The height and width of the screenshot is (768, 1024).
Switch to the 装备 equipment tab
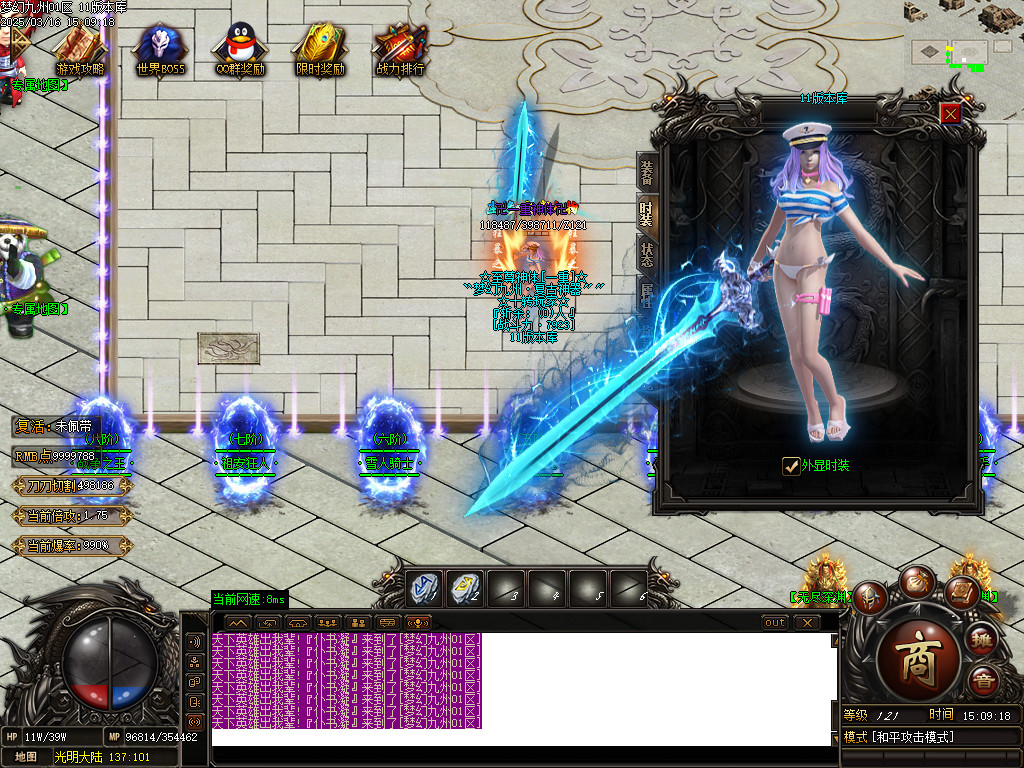coord(646,175)
